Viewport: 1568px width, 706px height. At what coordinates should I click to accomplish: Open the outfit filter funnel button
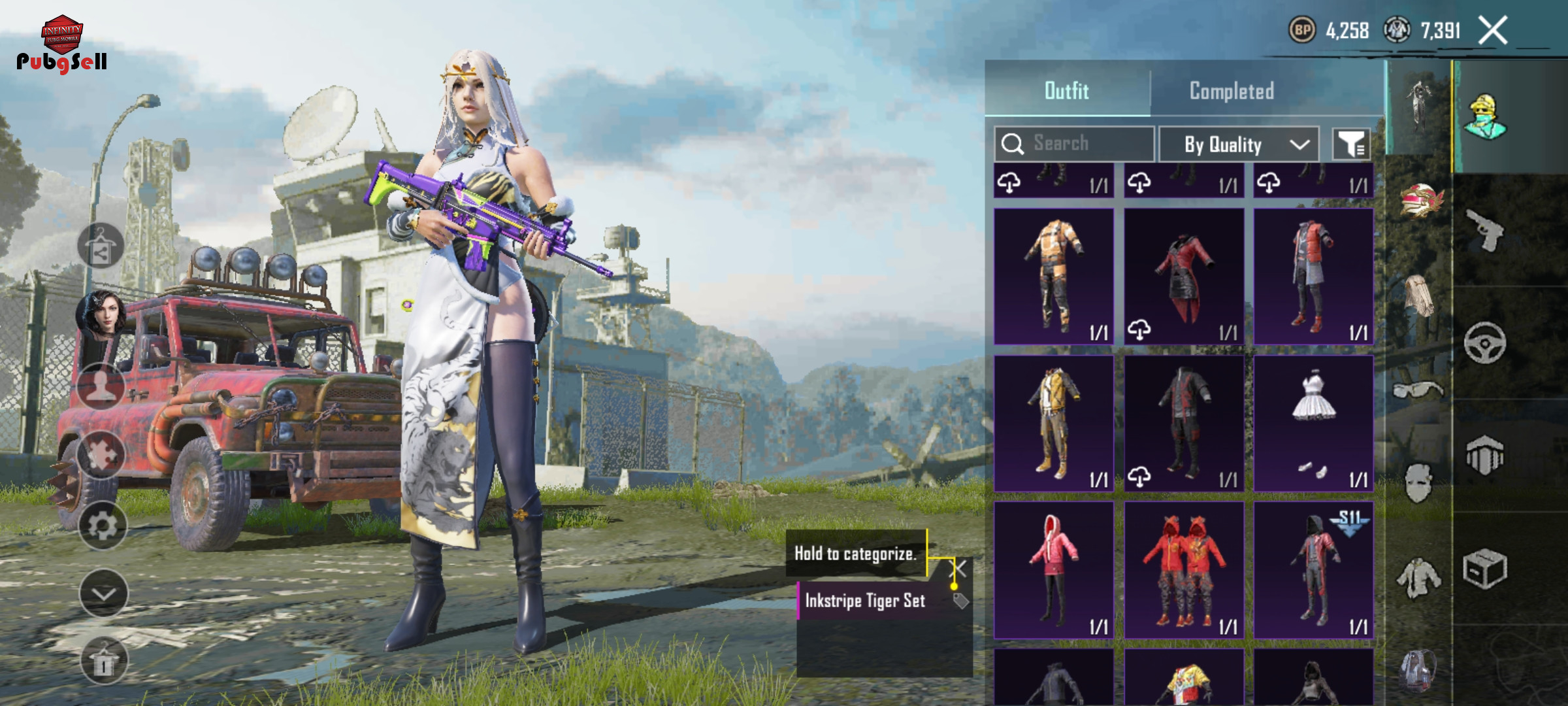click(1351, 144)
